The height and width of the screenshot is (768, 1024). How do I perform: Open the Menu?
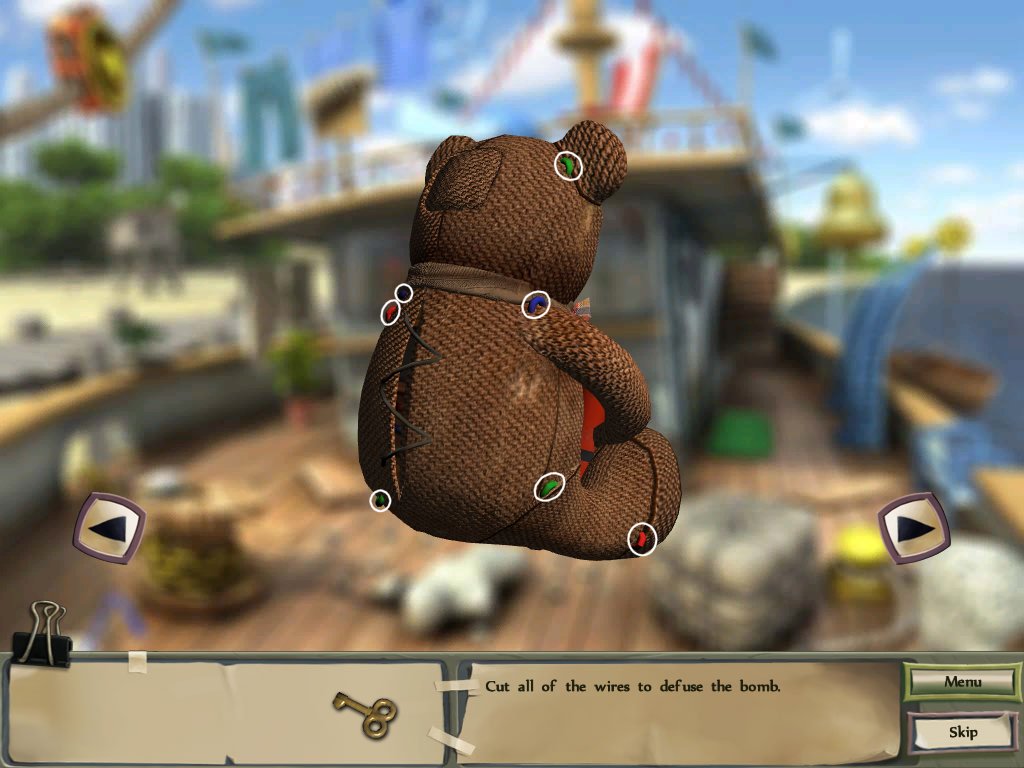click(962, 682)
